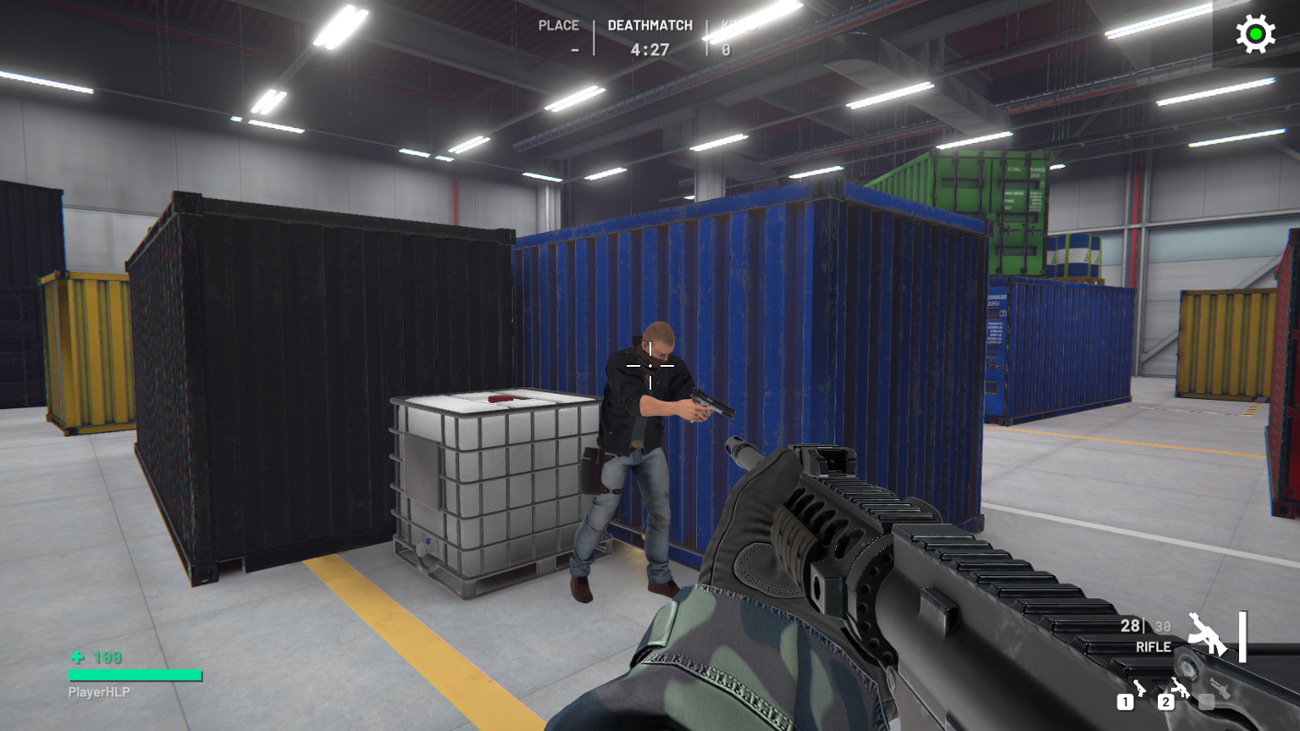Viewport: 1300px width, 731px height.
Task: Click the greyed-out shotgun weapon slot
Action: point(1220,688)
